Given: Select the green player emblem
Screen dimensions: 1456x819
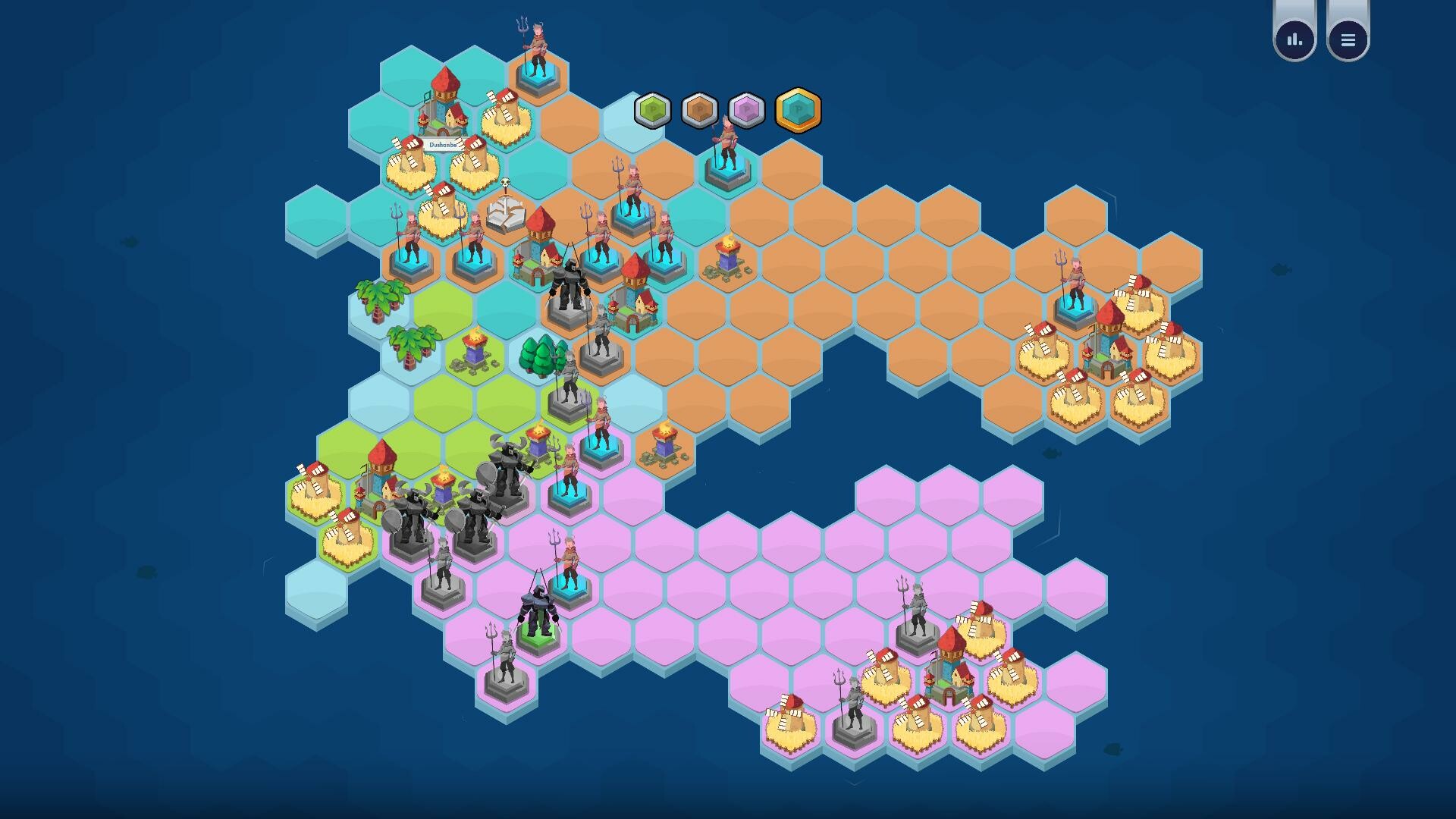Looking at the screenshot, I should pyautogui.click(x=652, y=110).
